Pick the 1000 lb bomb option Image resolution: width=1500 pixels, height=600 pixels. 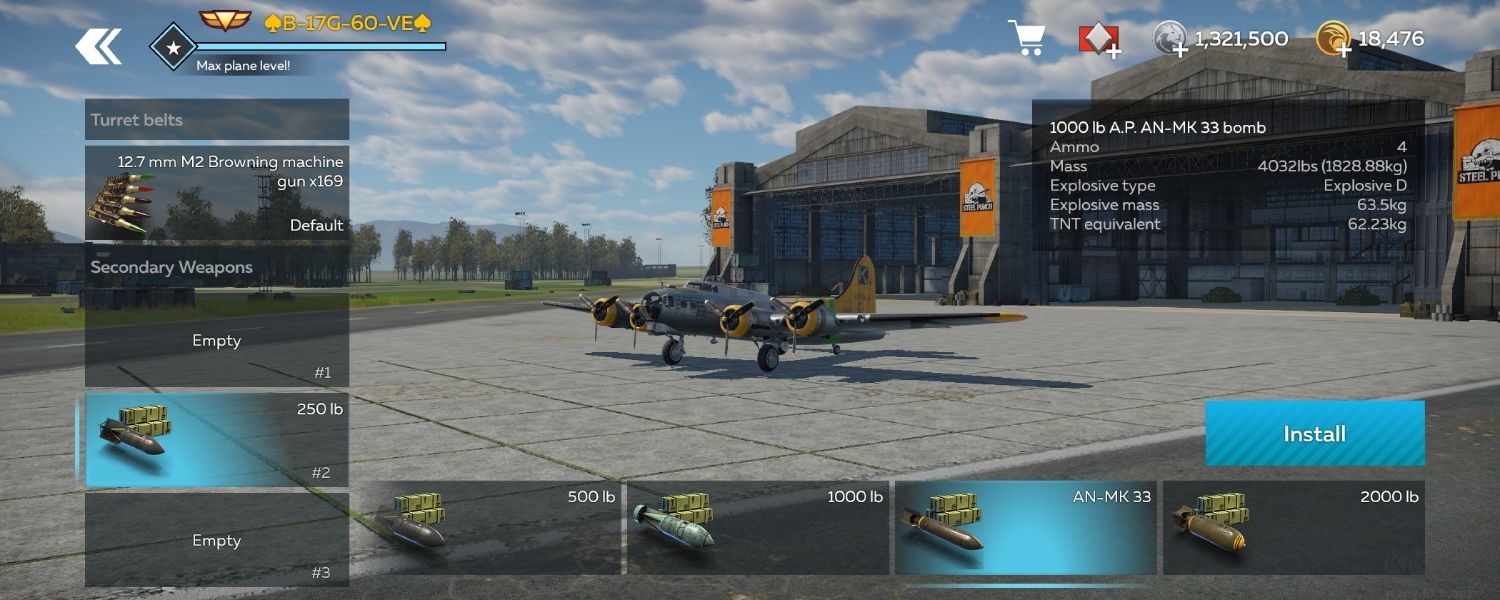coord(758,527)
